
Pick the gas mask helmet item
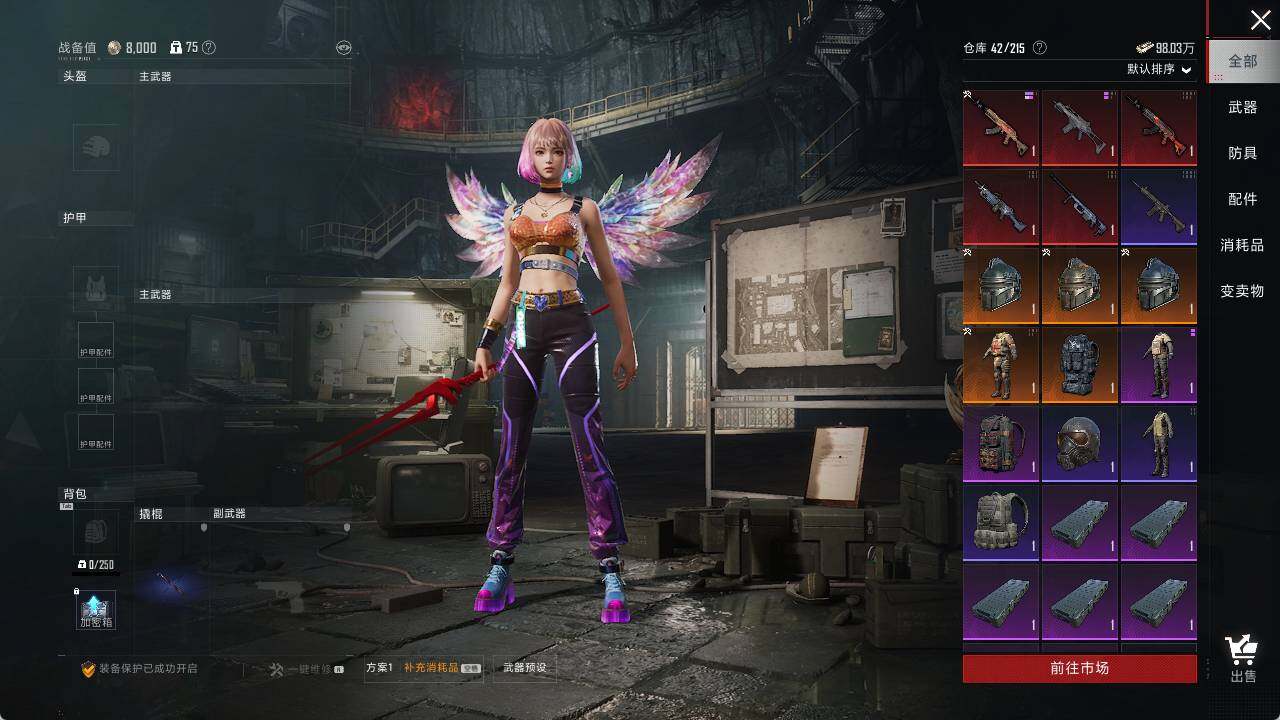pos(1080,444)
